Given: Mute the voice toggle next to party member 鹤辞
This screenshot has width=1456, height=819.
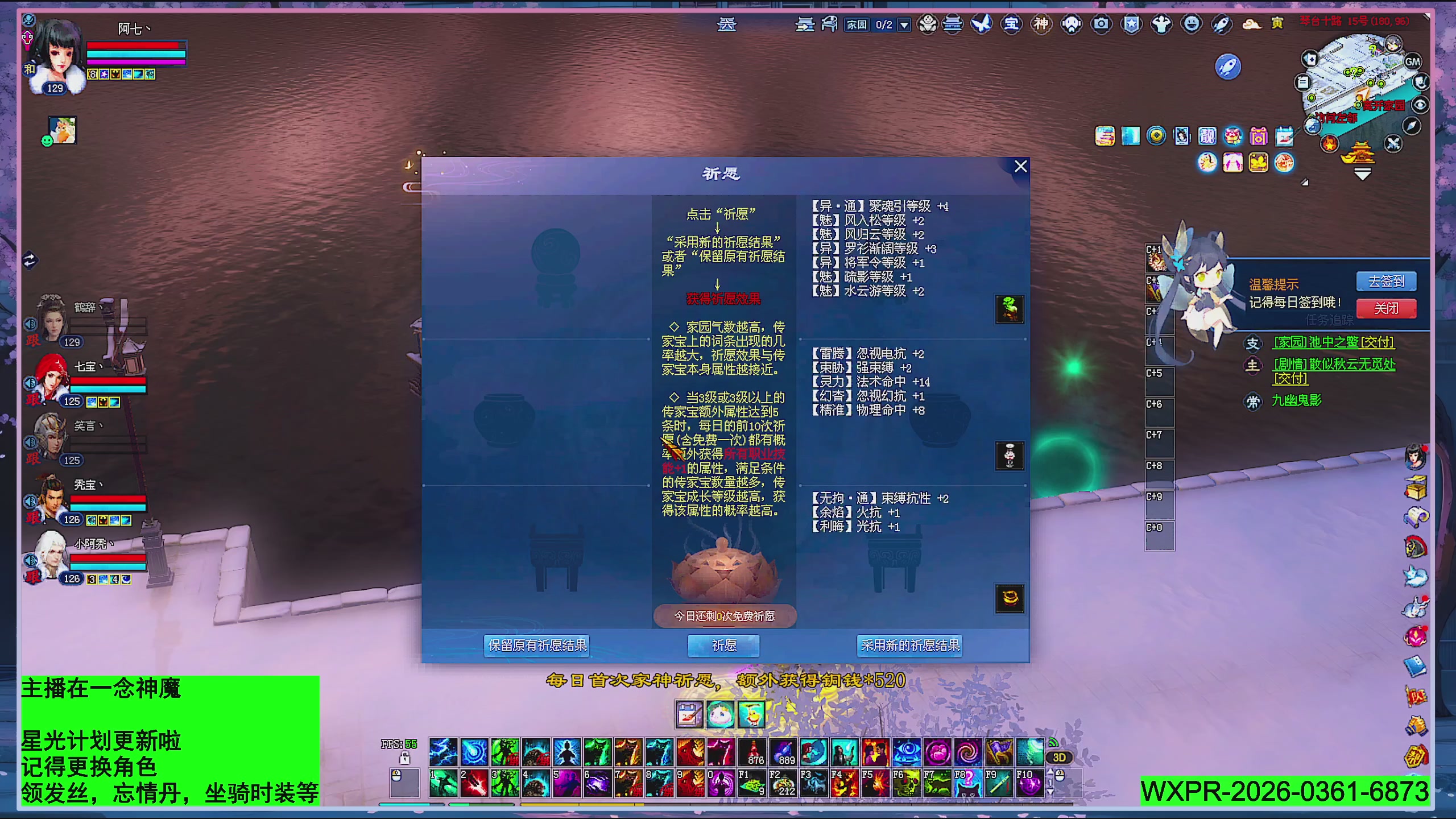Looking at the screenshot, I should tap(30, 325).
